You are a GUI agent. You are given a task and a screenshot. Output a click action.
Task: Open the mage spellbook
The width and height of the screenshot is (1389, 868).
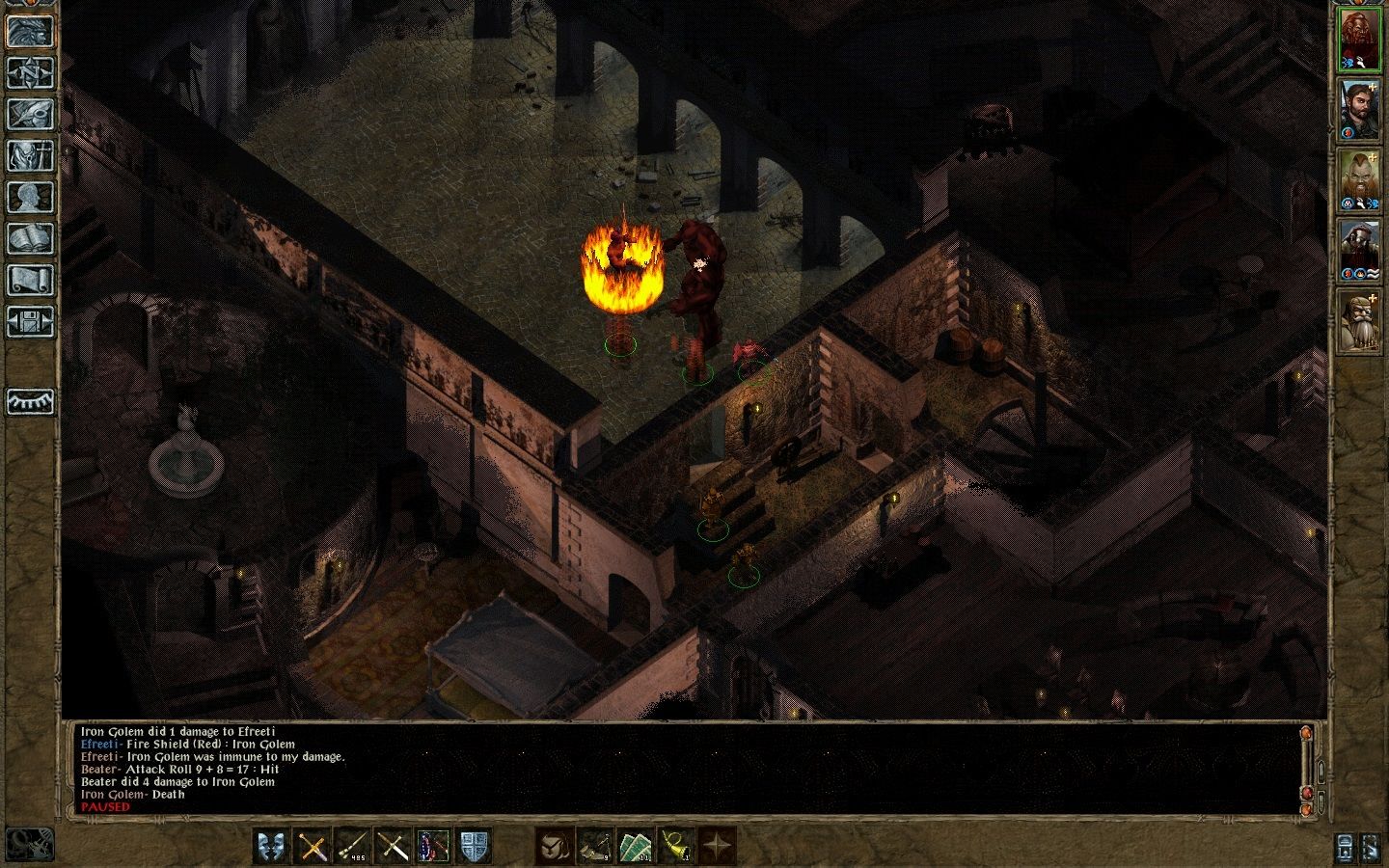[x=29, y=238]
